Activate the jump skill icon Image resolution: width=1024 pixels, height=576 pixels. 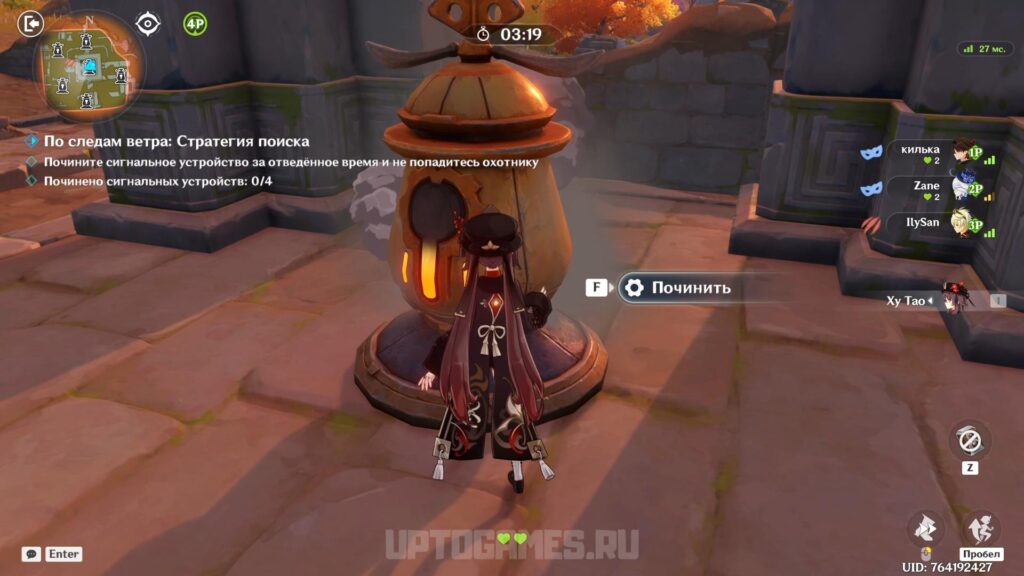tap(980, 527)
